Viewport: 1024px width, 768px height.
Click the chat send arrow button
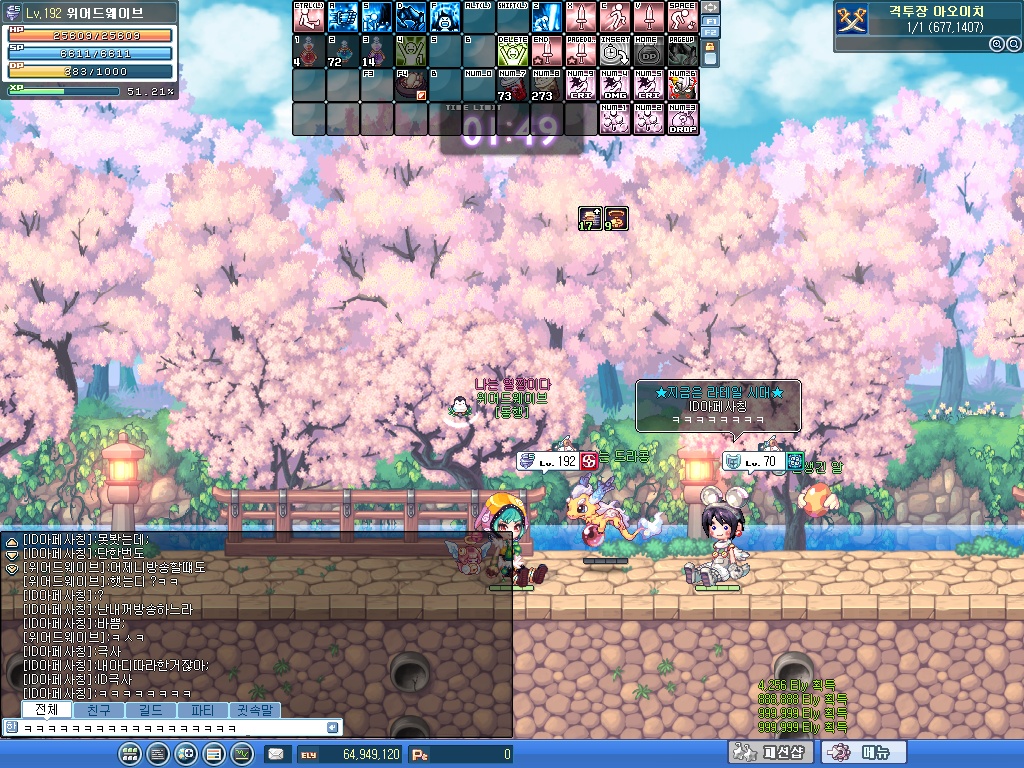click(x=334, y=727)
